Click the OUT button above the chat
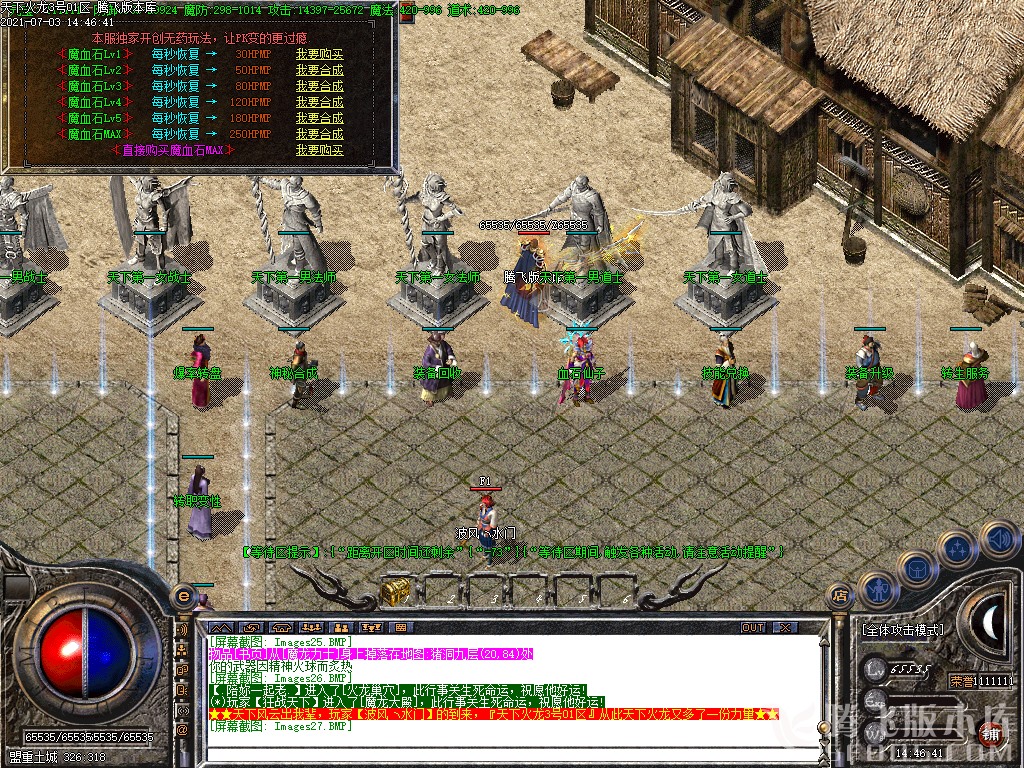 [x=752, y=628]
